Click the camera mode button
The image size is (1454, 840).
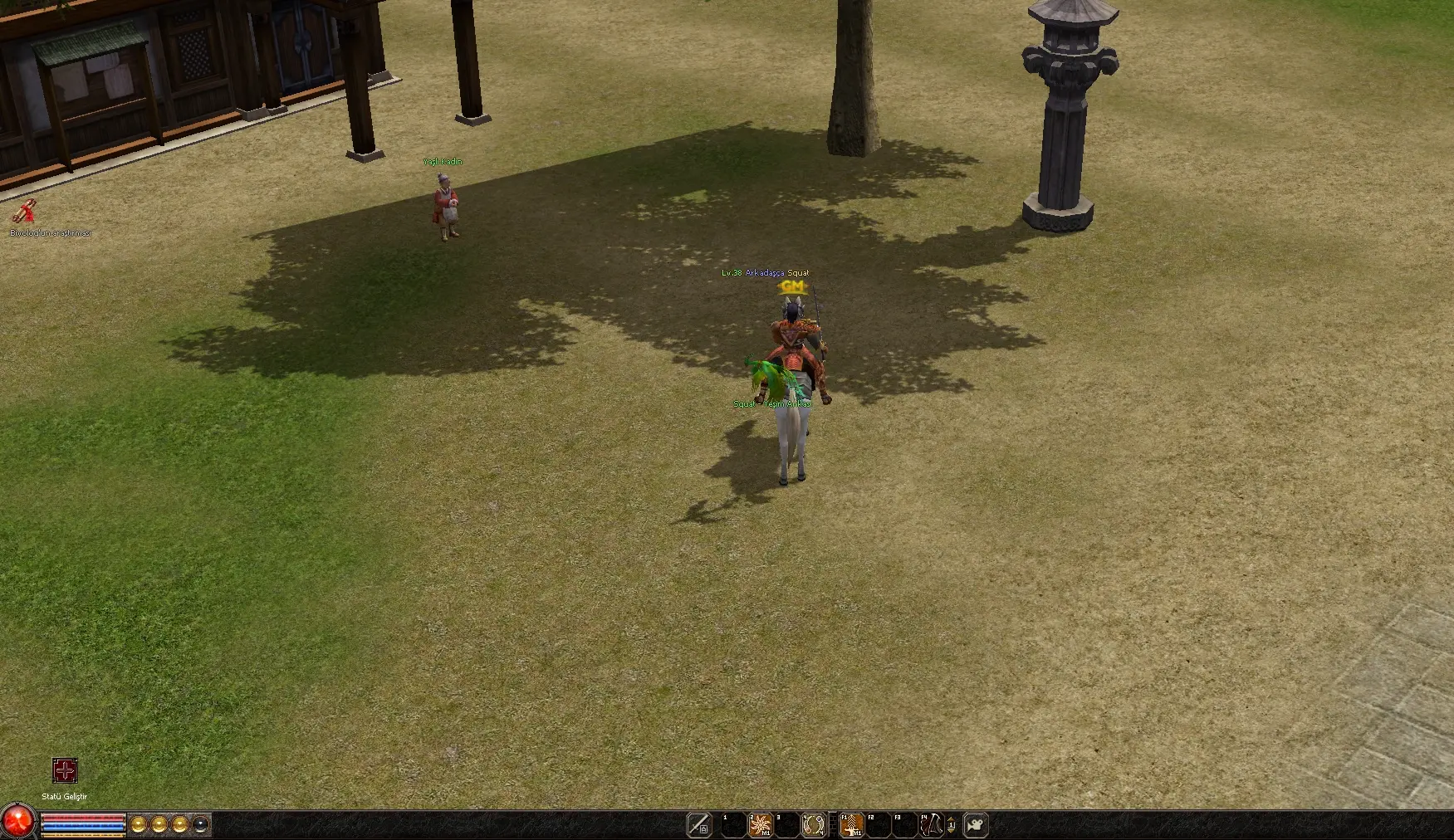pyautogui.click(x=976, y=825)
